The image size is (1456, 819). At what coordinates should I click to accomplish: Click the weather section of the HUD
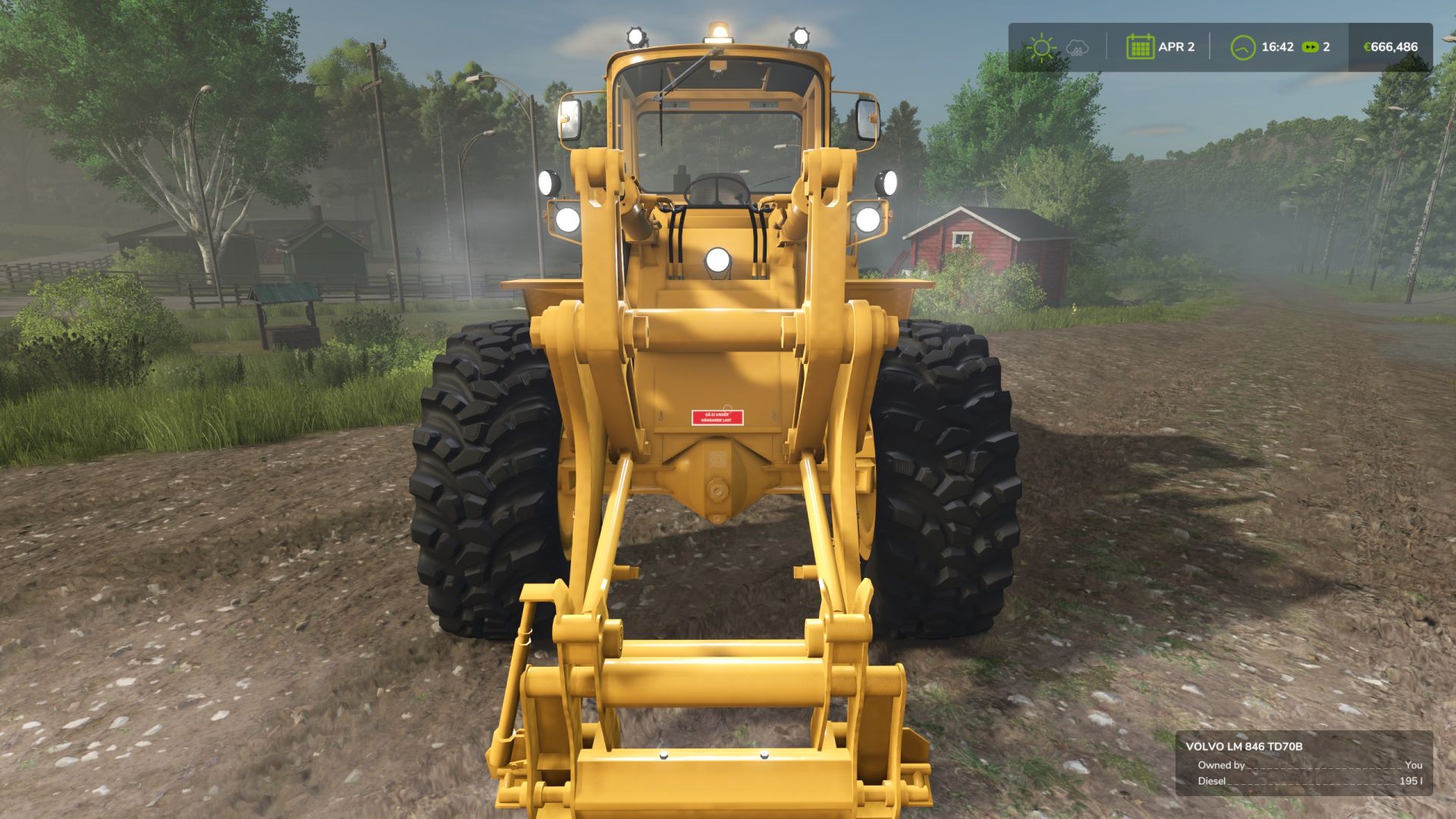(x=1058, y=47)
